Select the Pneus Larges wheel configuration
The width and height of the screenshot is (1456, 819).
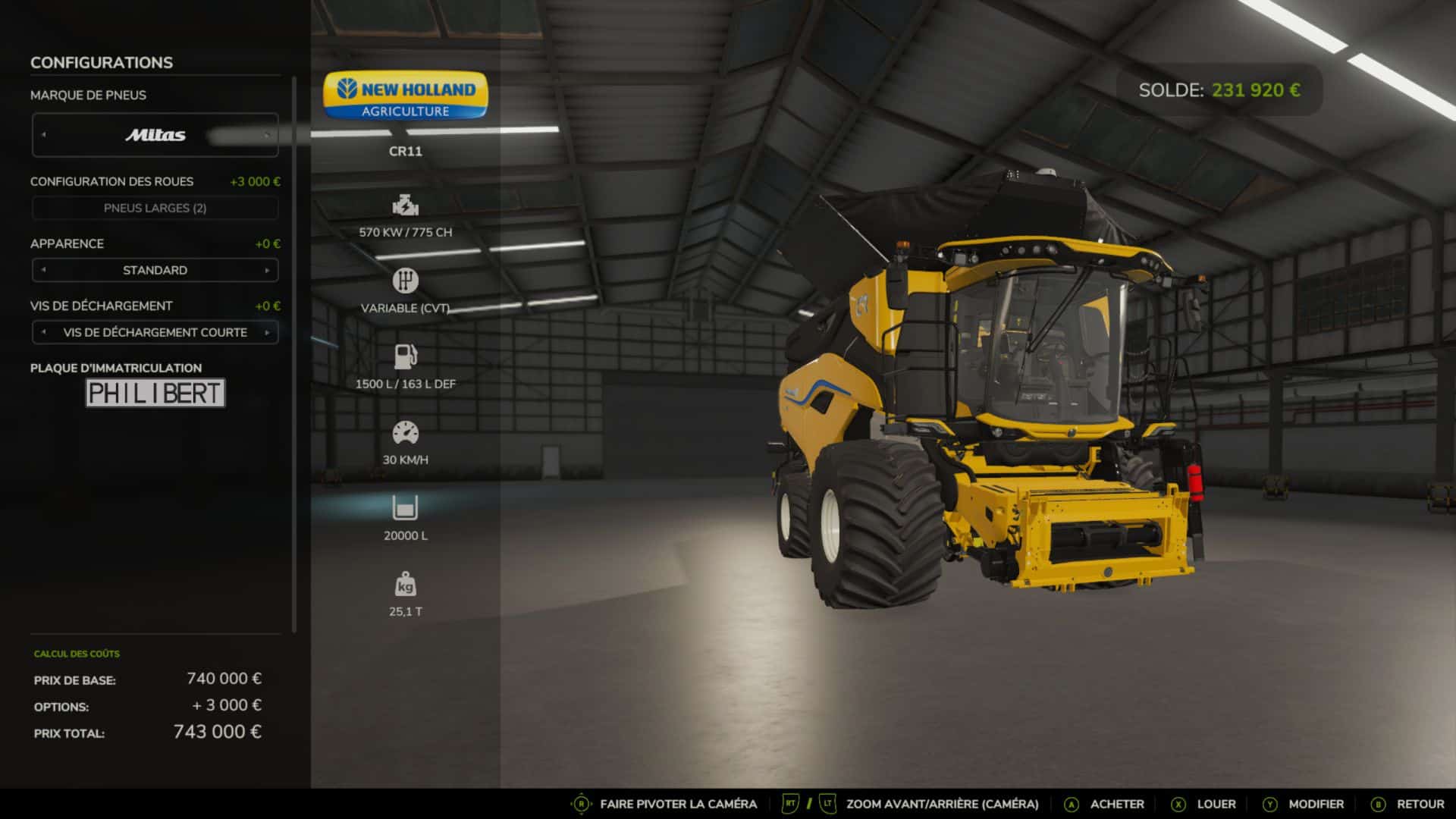(155, 208)
